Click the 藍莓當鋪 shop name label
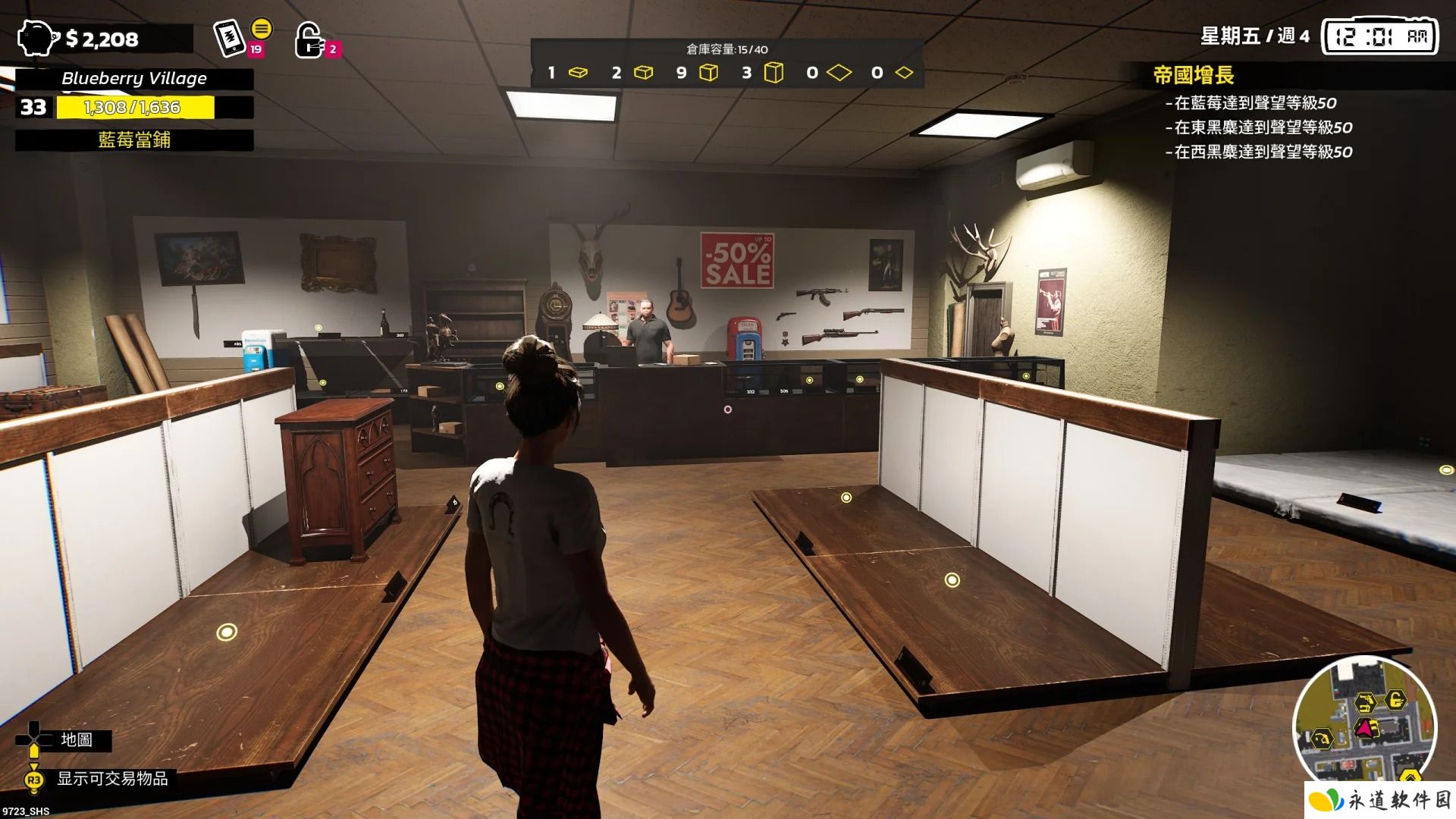 point(134,140)
